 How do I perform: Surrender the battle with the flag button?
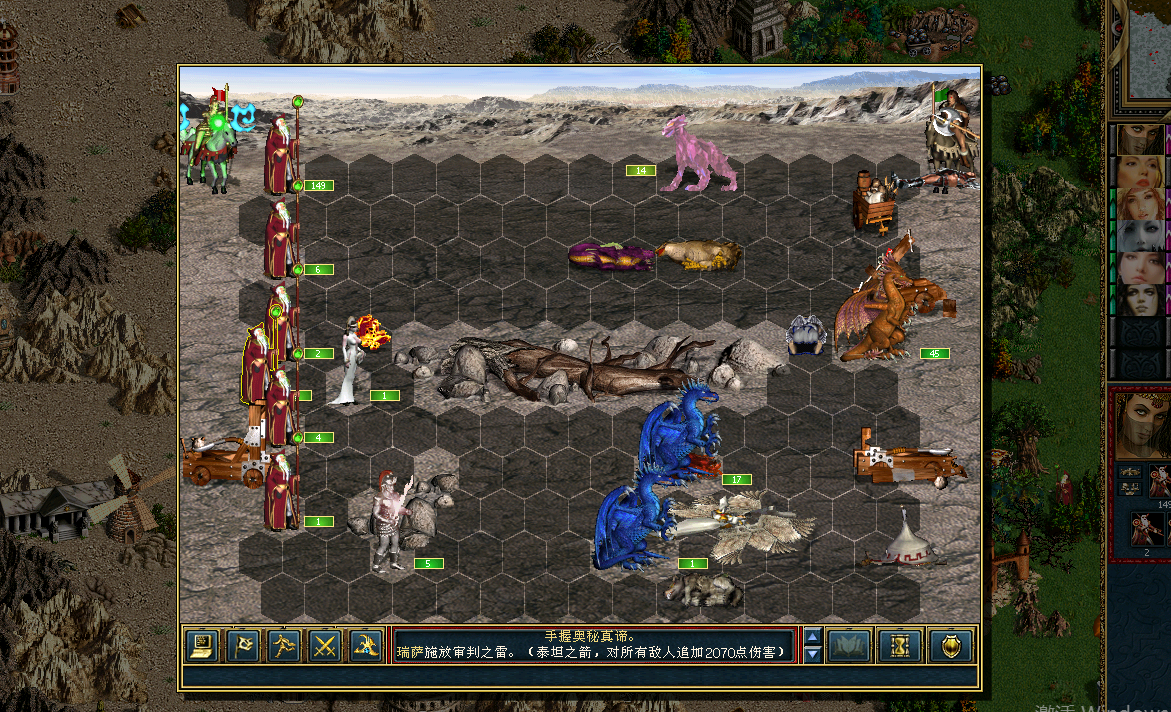click(243, 646)
